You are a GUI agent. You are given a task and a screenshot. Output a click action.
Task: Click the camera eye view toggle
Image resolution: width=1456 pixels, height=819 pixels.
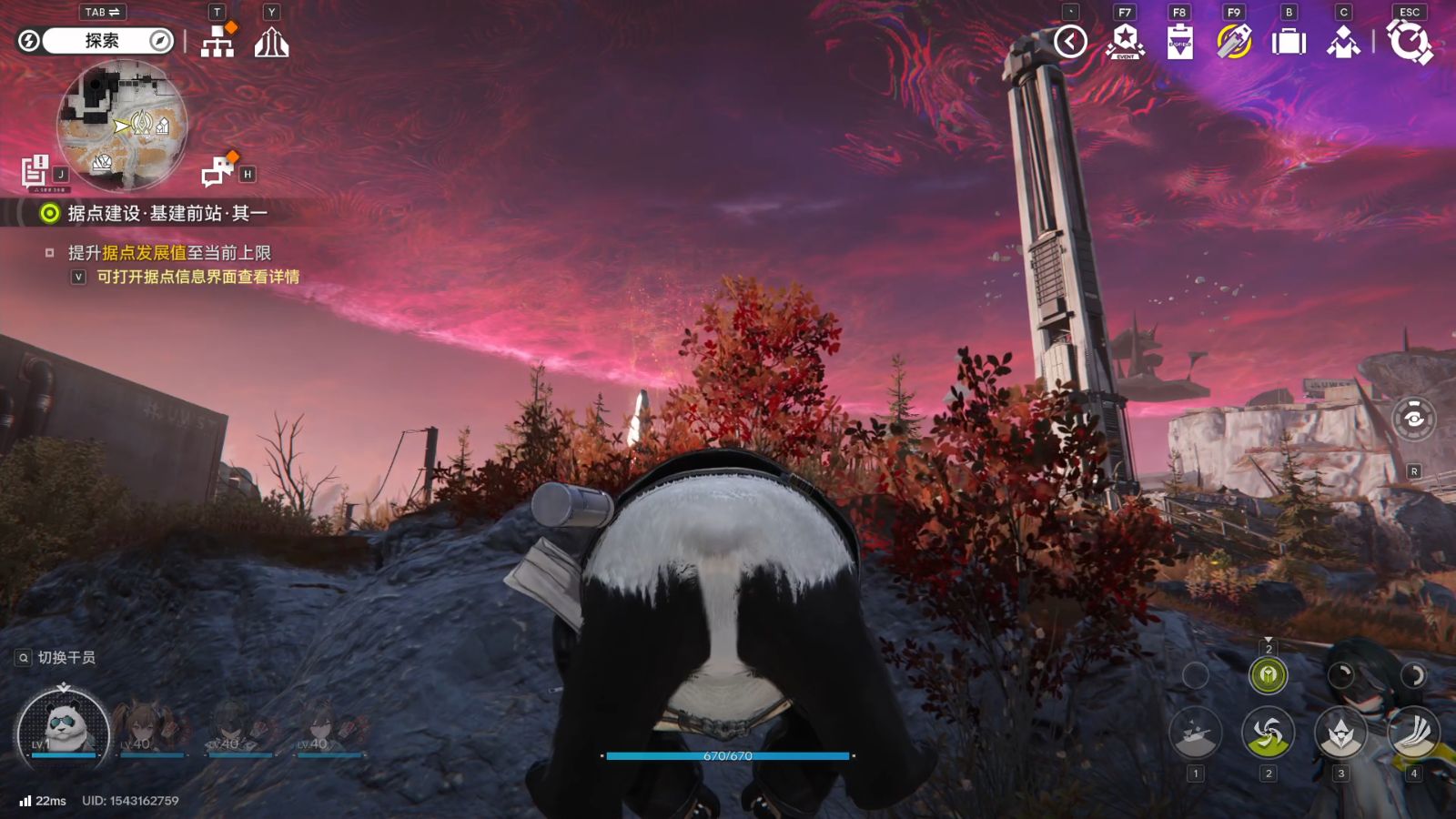(1413, 419)
